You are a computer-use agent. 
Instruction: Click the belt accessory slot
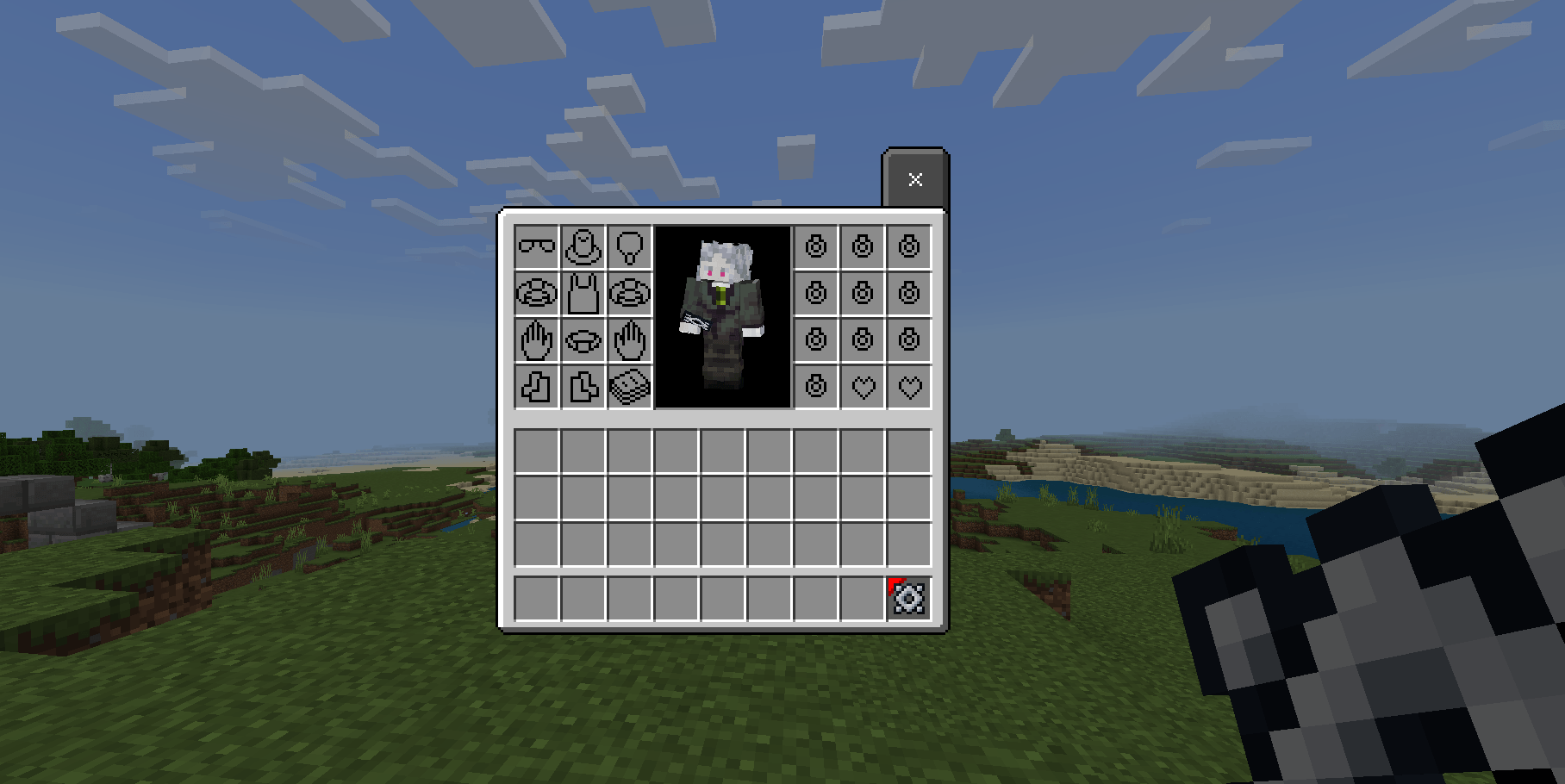(x=583, y=339)
